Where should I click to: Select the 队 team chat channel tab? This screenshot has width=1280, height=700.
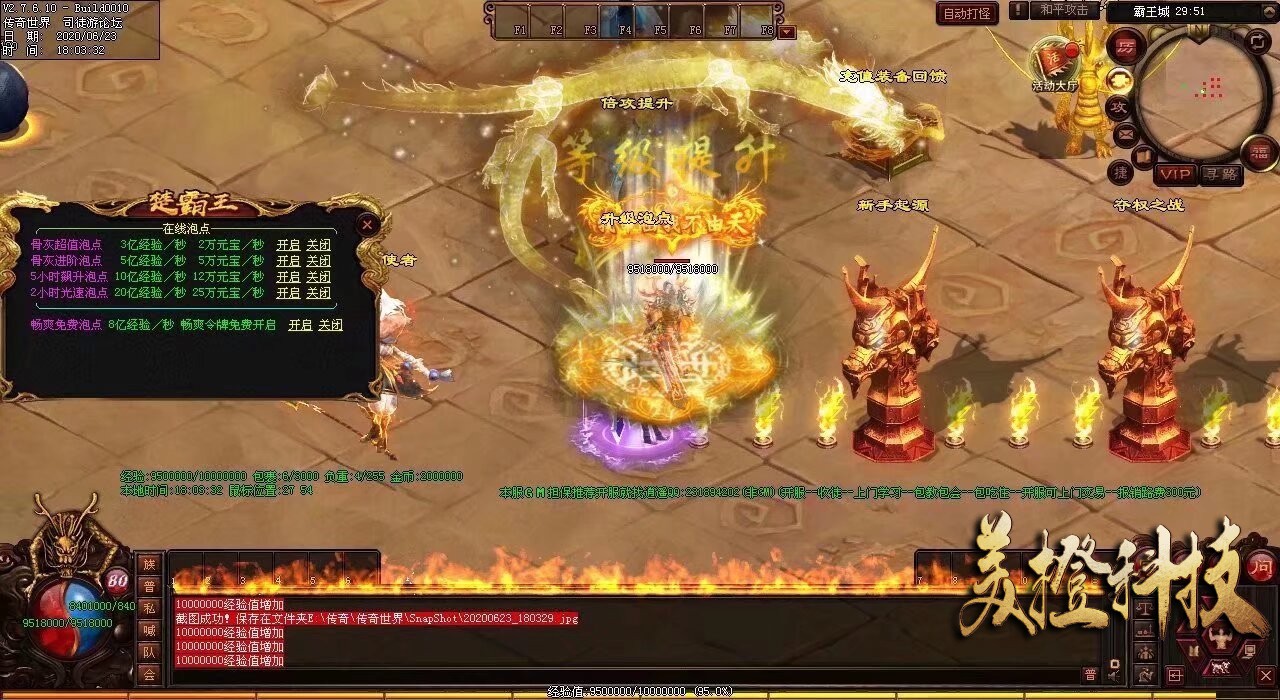click(149, 652)
